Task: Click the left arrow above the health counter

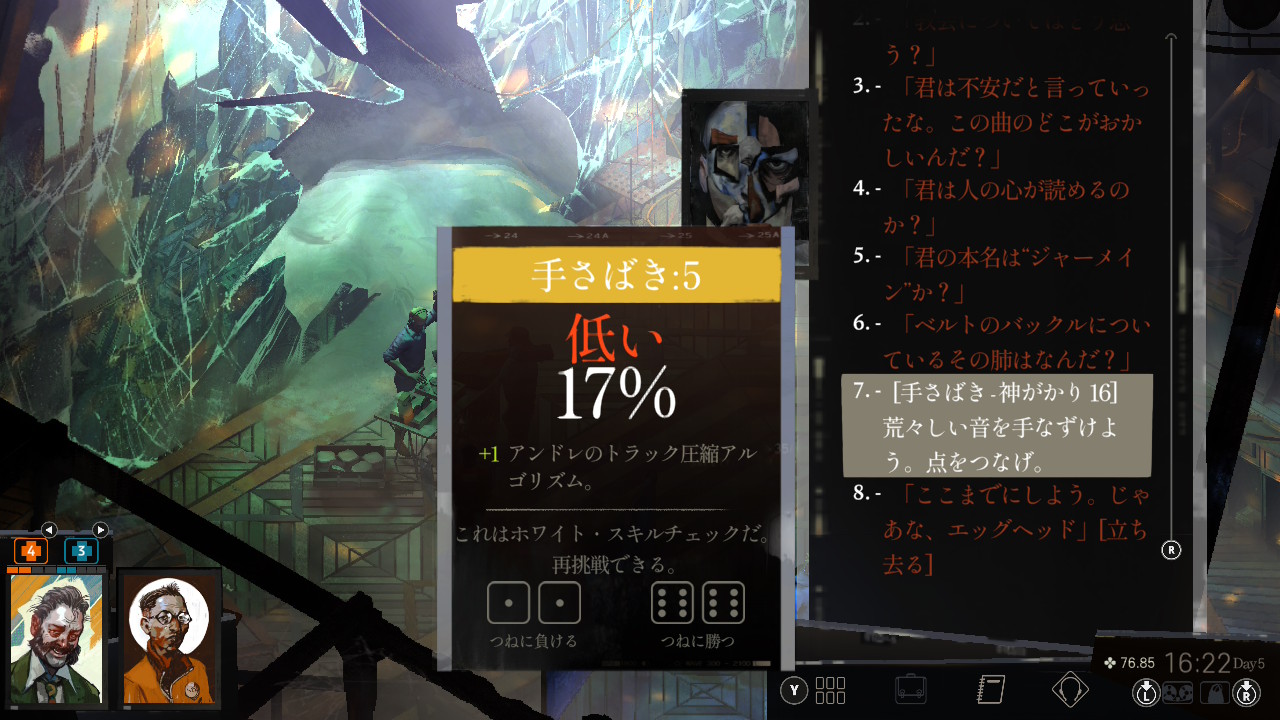Action: (x=49, y=529)
